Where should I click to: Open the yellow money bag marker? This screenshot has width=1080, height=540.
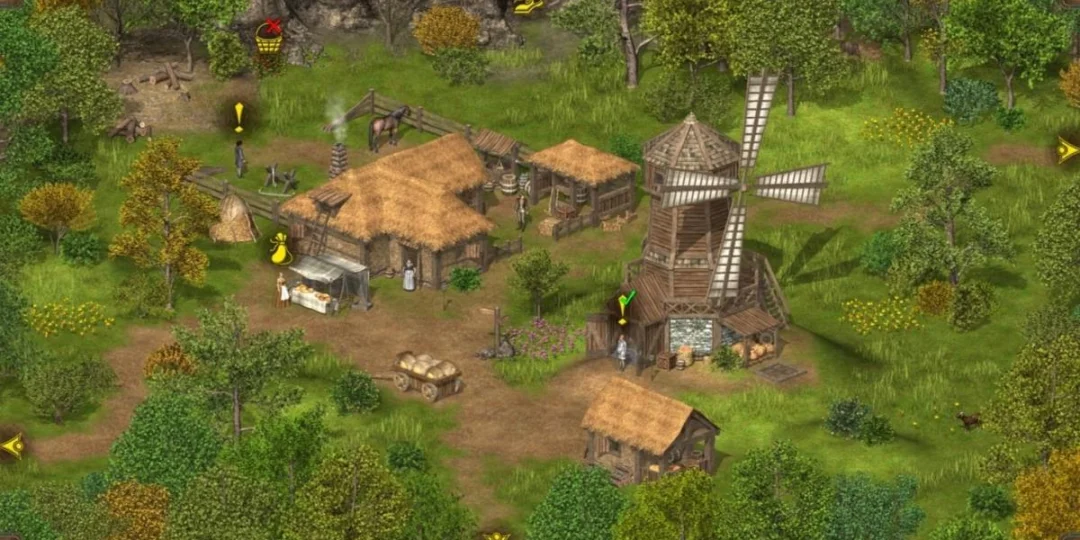click(280, 249)
